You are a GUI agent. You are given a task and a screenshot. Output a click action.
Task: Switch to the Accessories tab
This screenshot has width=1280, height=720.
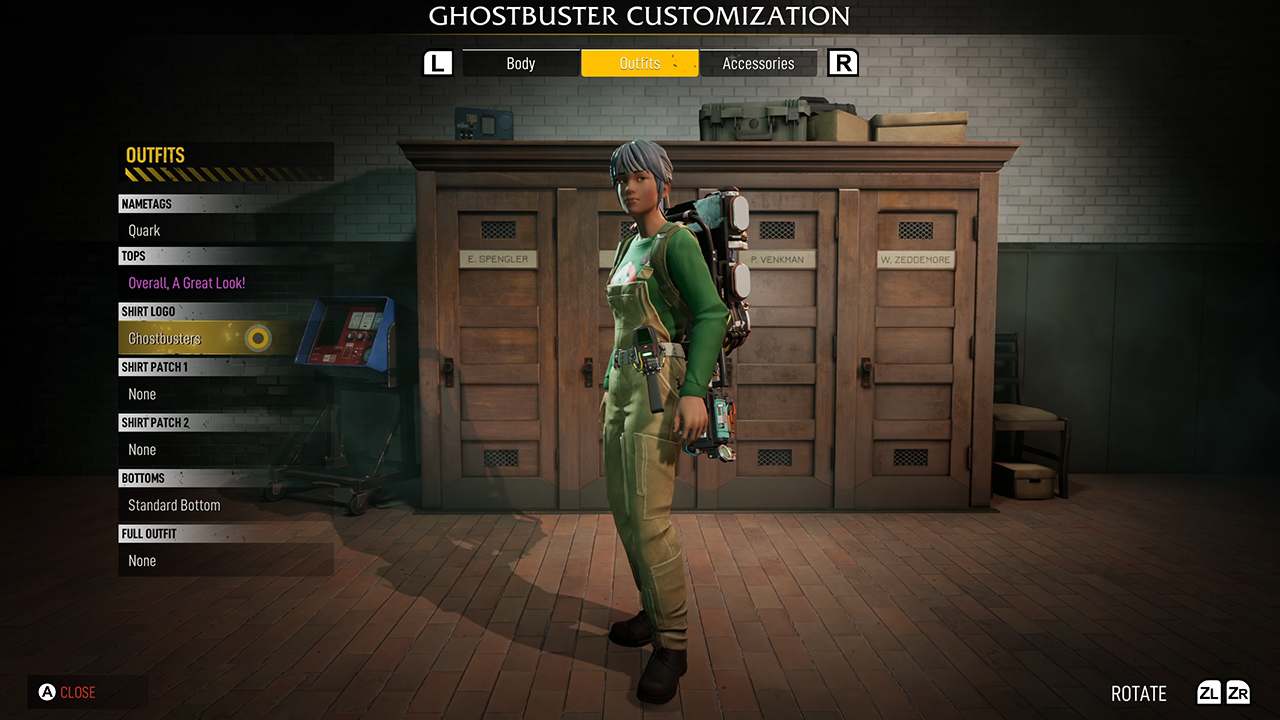pyautogui.click(x=758, y=63)
